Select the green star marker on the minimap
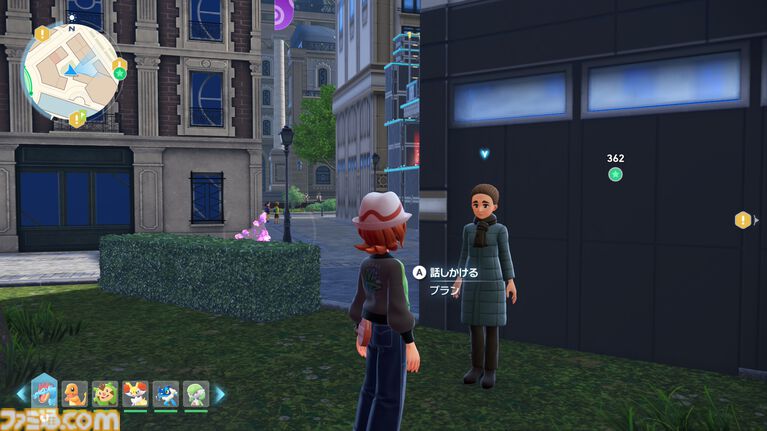767x431 pixels. tap(119, 72)
